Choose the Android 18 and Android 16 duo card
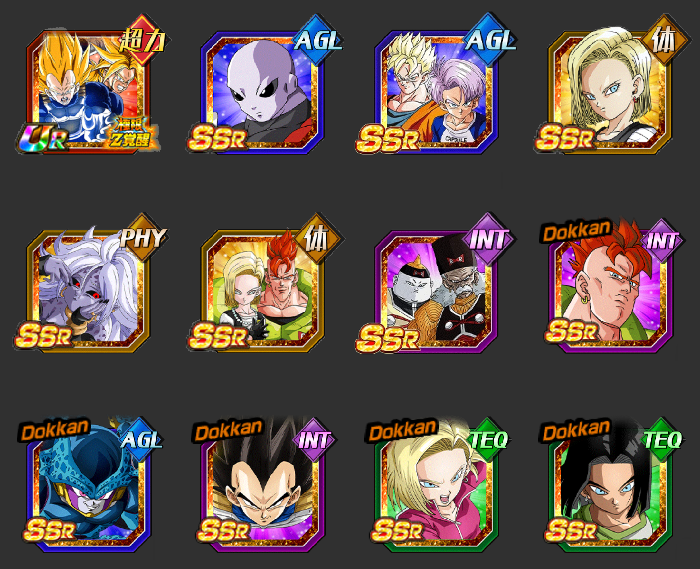700x569 pixels. pos(265,290)
